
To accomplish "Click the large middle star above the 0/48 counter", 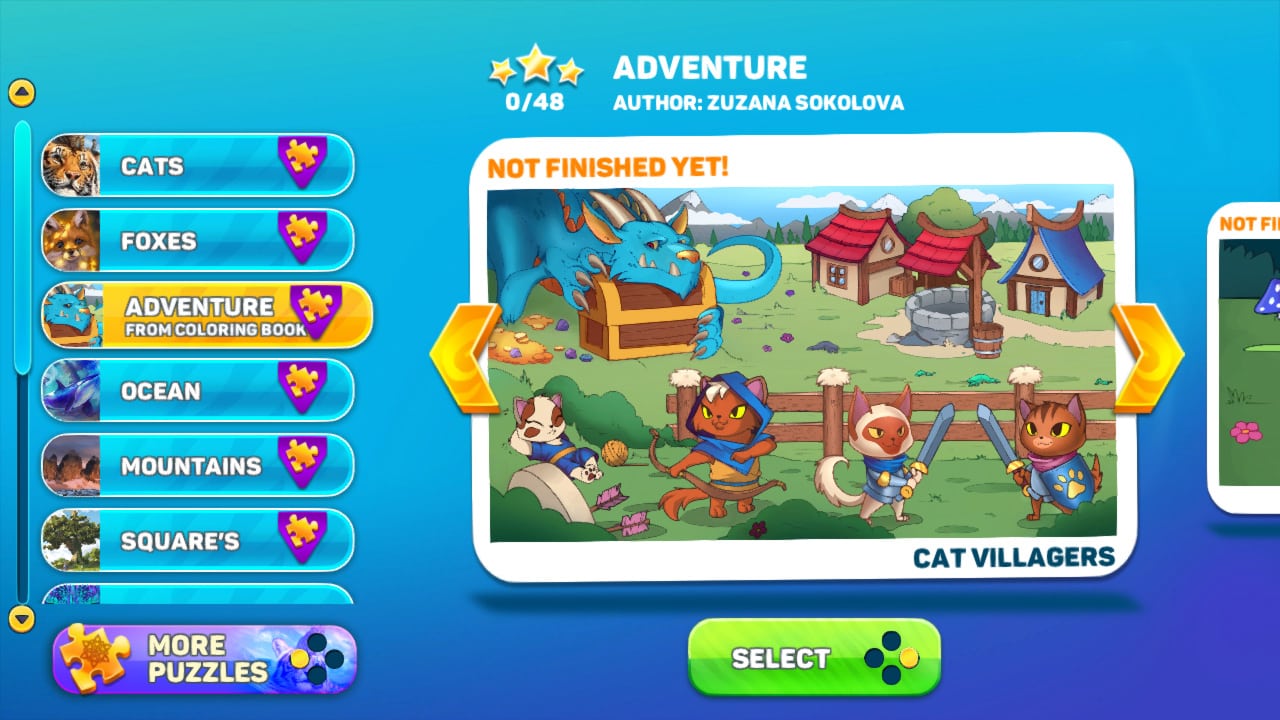I will coord(536,65).
